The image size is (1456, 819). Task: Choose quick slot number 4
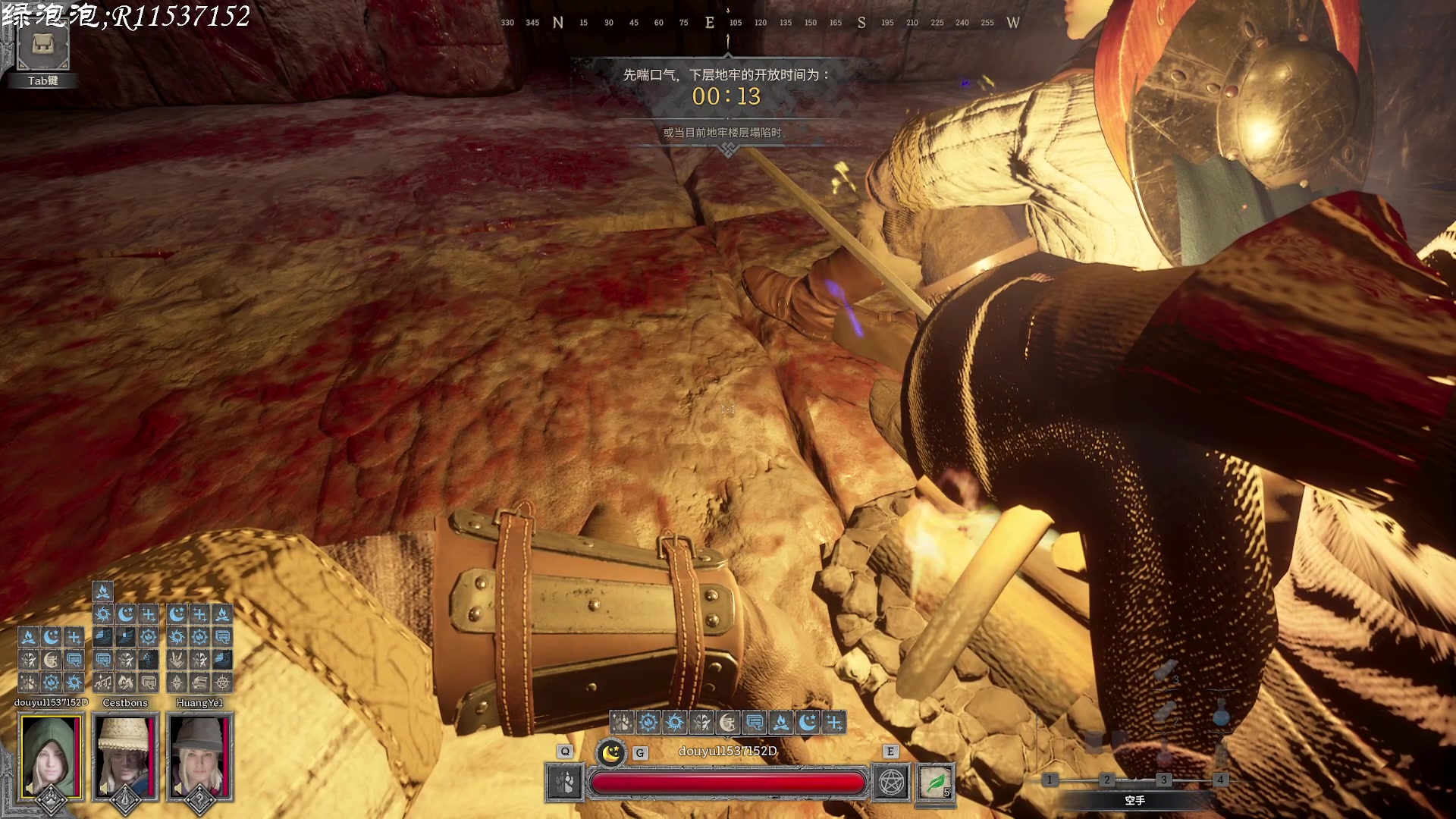click(1220, 780)
